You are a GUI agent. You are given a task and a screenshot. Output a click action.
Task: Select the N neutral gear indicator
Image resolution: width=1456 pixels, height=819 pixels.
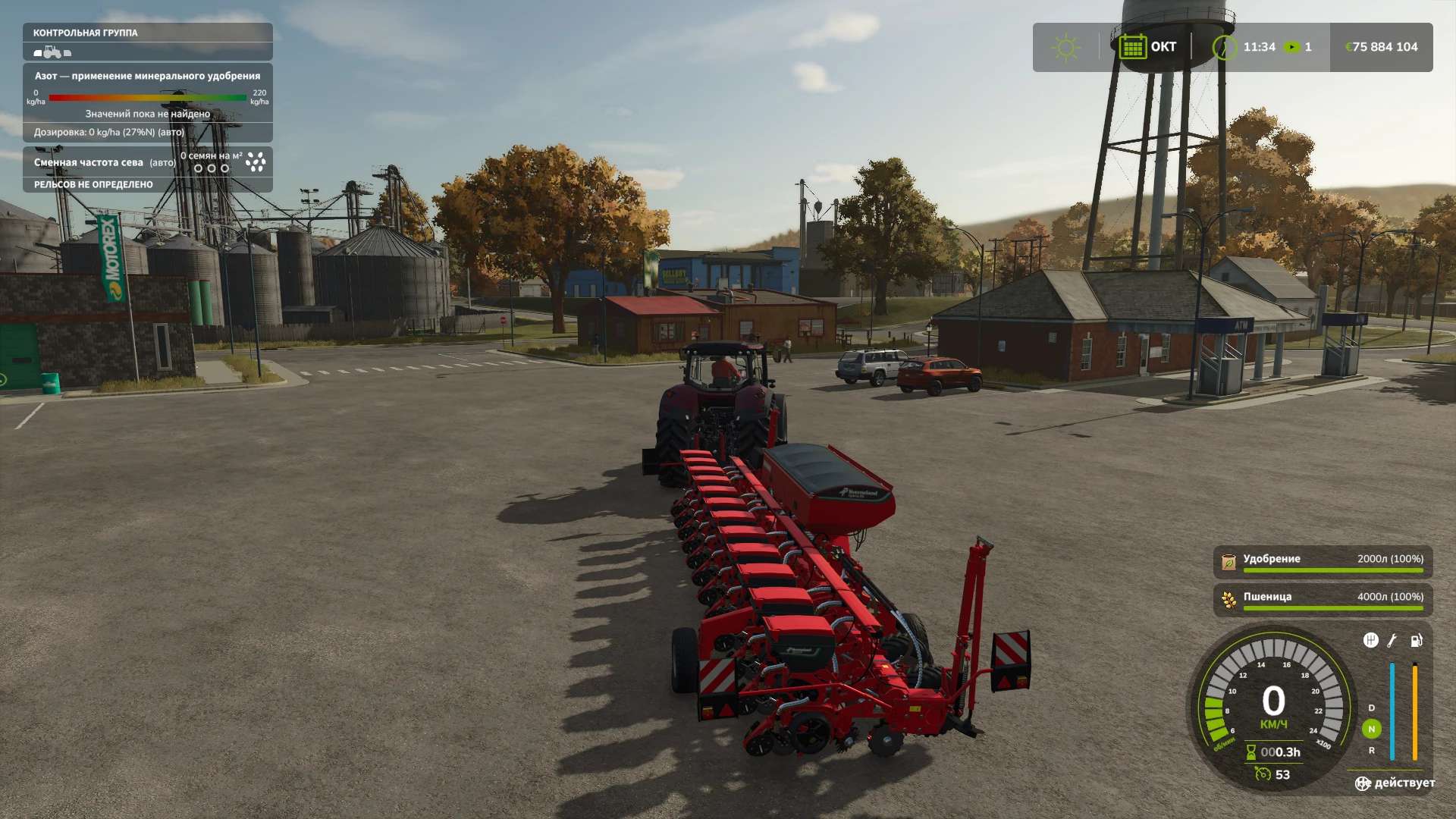1371,729
